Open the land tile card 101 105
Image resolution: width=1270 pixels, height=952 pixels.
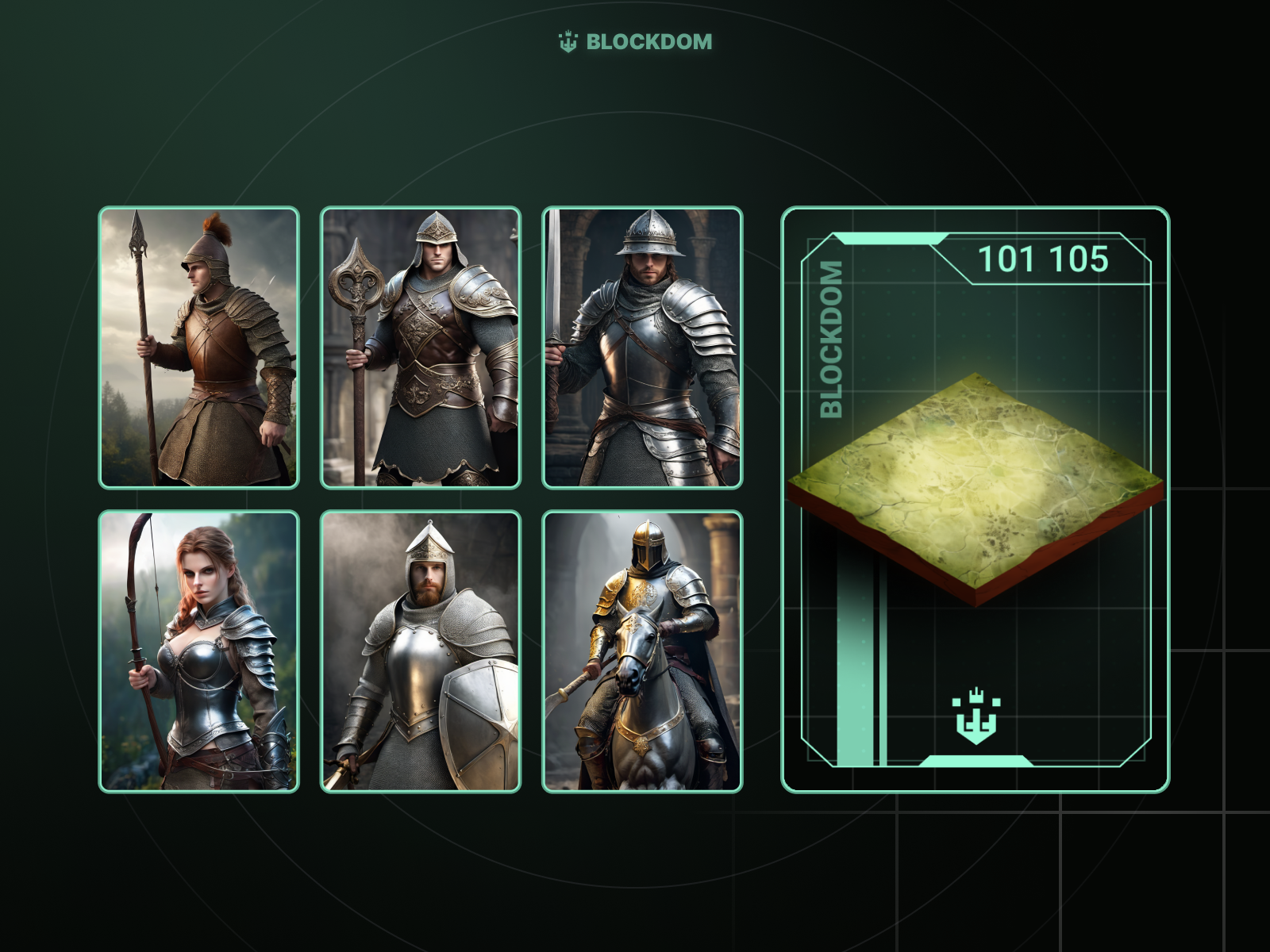[976, 500]
